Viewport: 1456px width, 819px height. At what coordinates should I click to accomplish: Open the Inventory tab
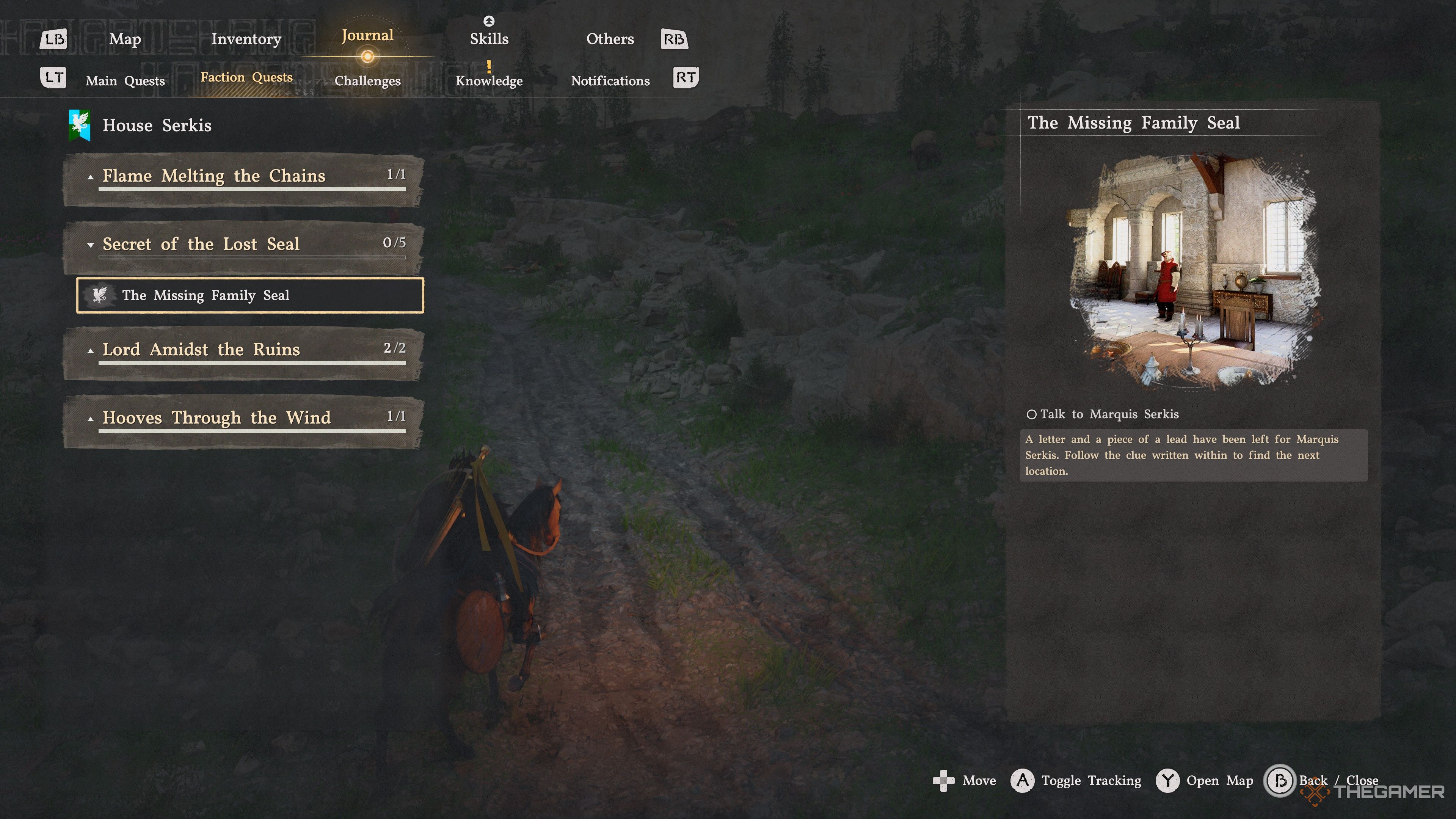246,39
